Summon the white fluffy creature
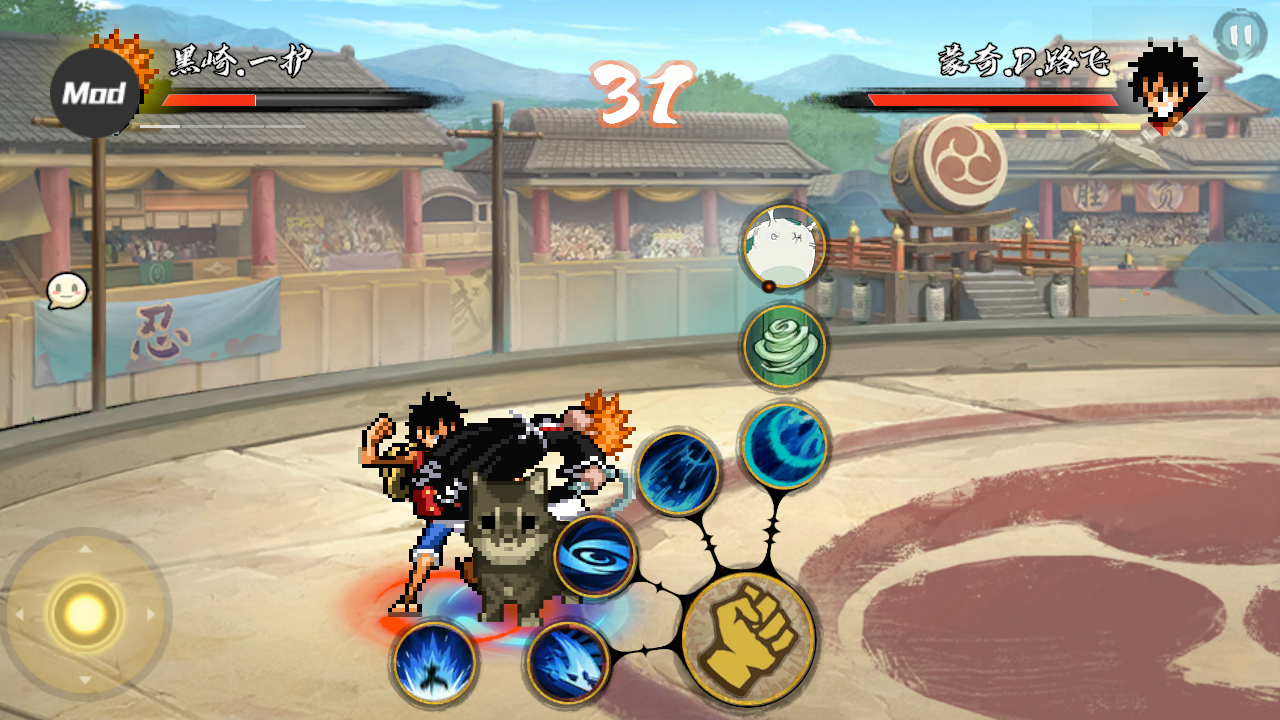The height and width of the screenshot is (720, 1280). click(785, 247)
